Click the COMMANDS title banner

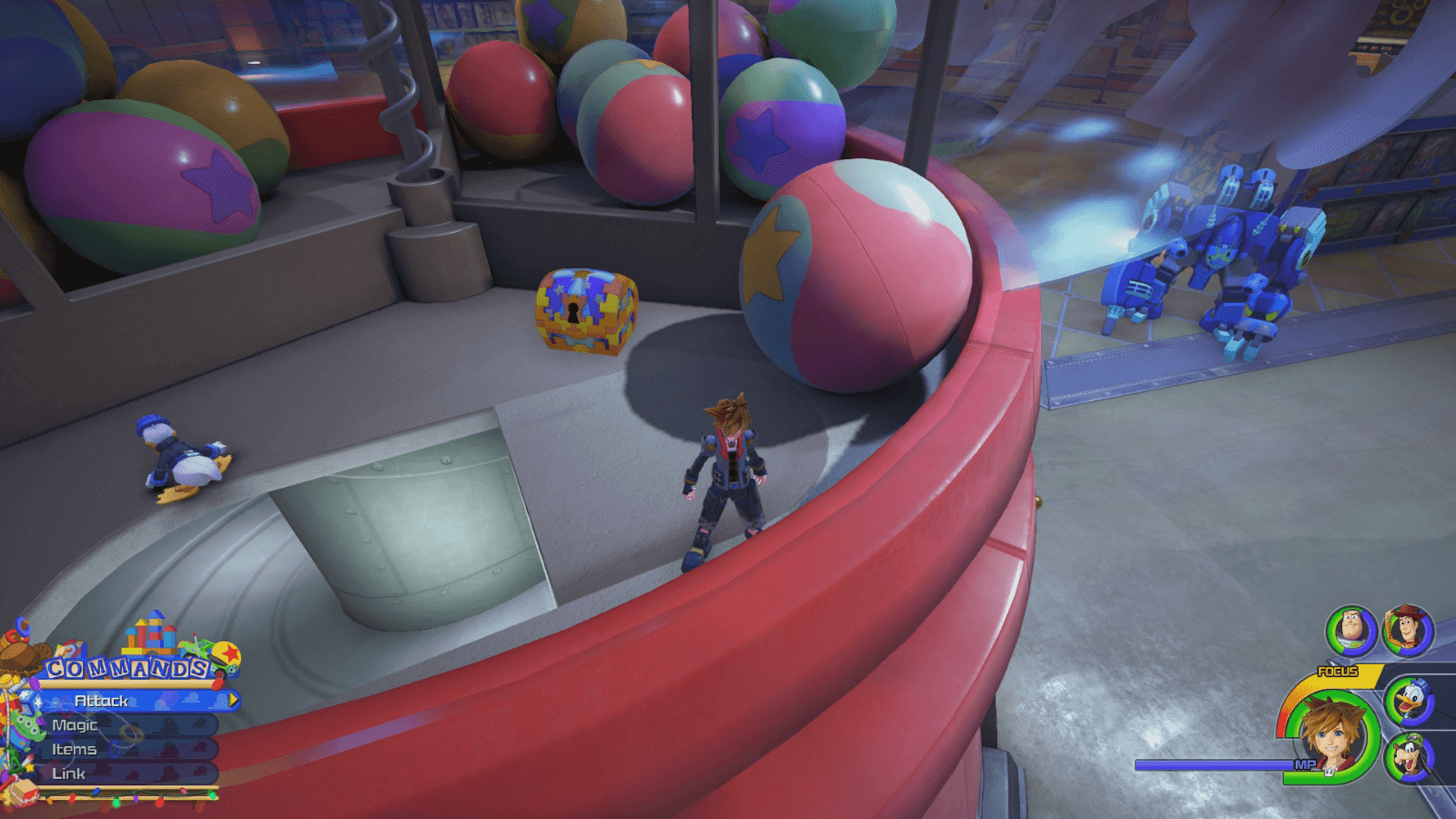(126, 667)
